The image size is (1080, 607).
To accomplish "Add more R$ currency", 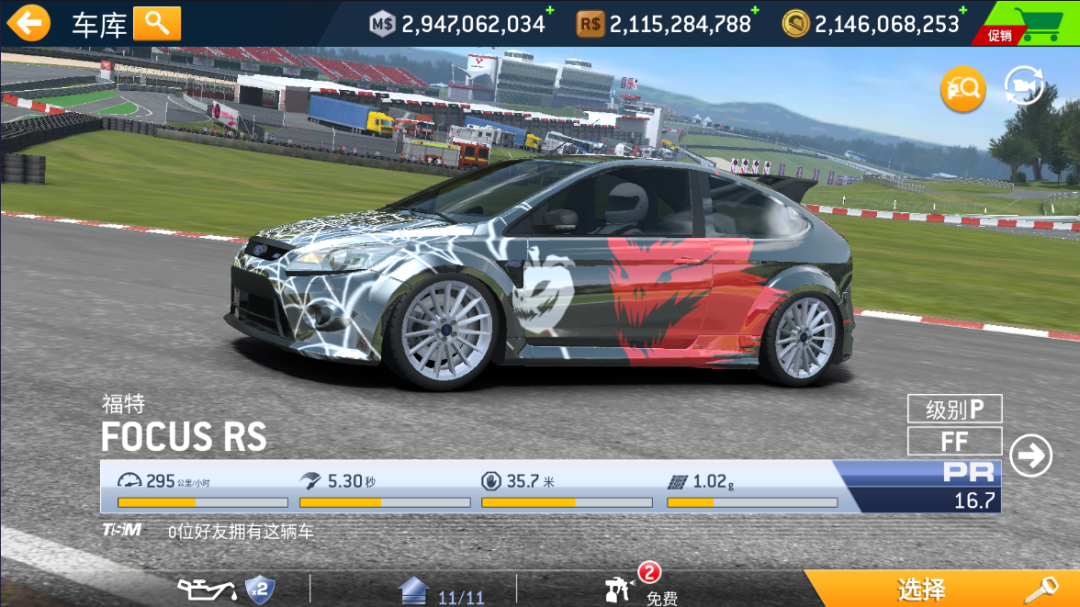I will [754, 11].
